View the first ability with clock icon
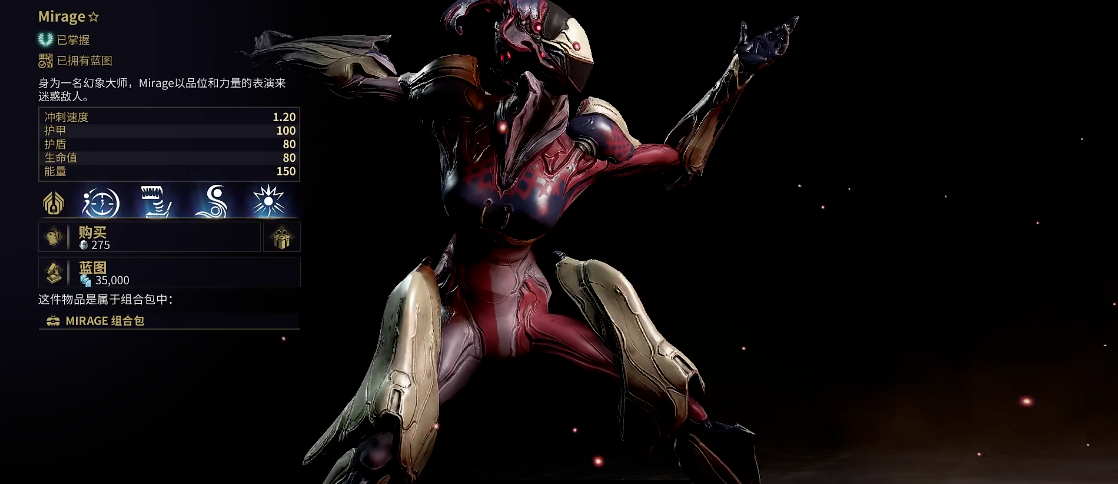The image size is (1118, 484). click(101, 203)
